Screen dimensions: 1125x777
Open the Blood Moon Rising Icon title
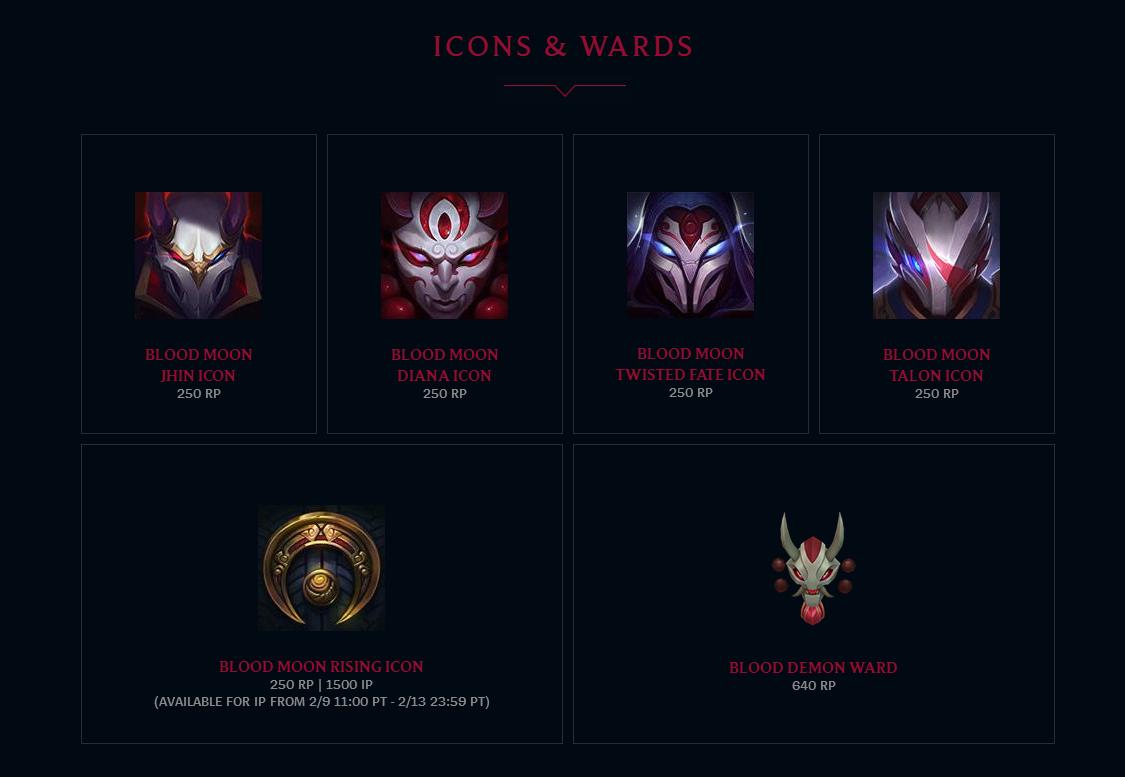pos(321,666)
